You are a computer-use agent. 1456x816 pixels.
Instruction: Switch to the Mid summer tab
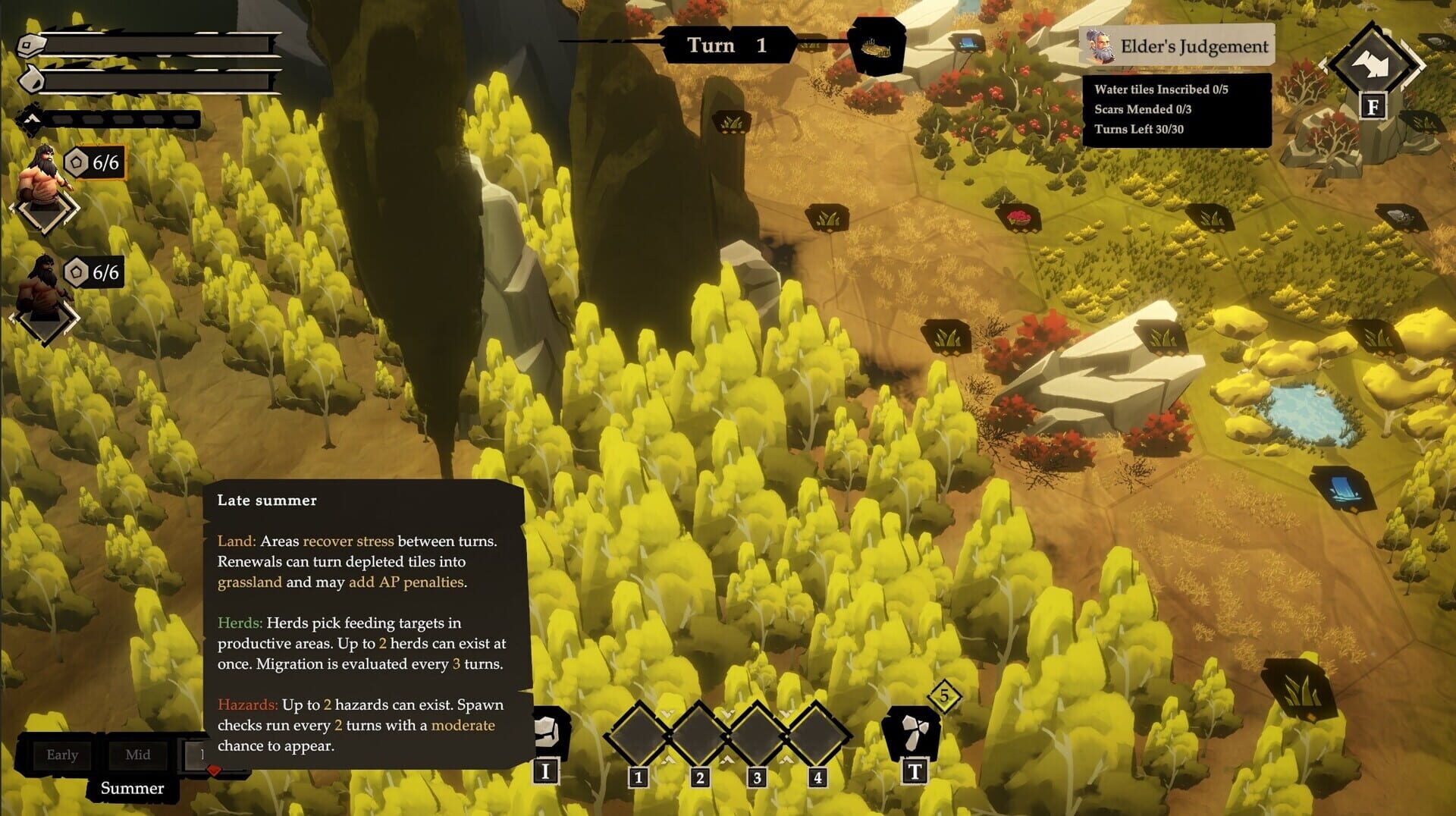(x=138, y=755)
